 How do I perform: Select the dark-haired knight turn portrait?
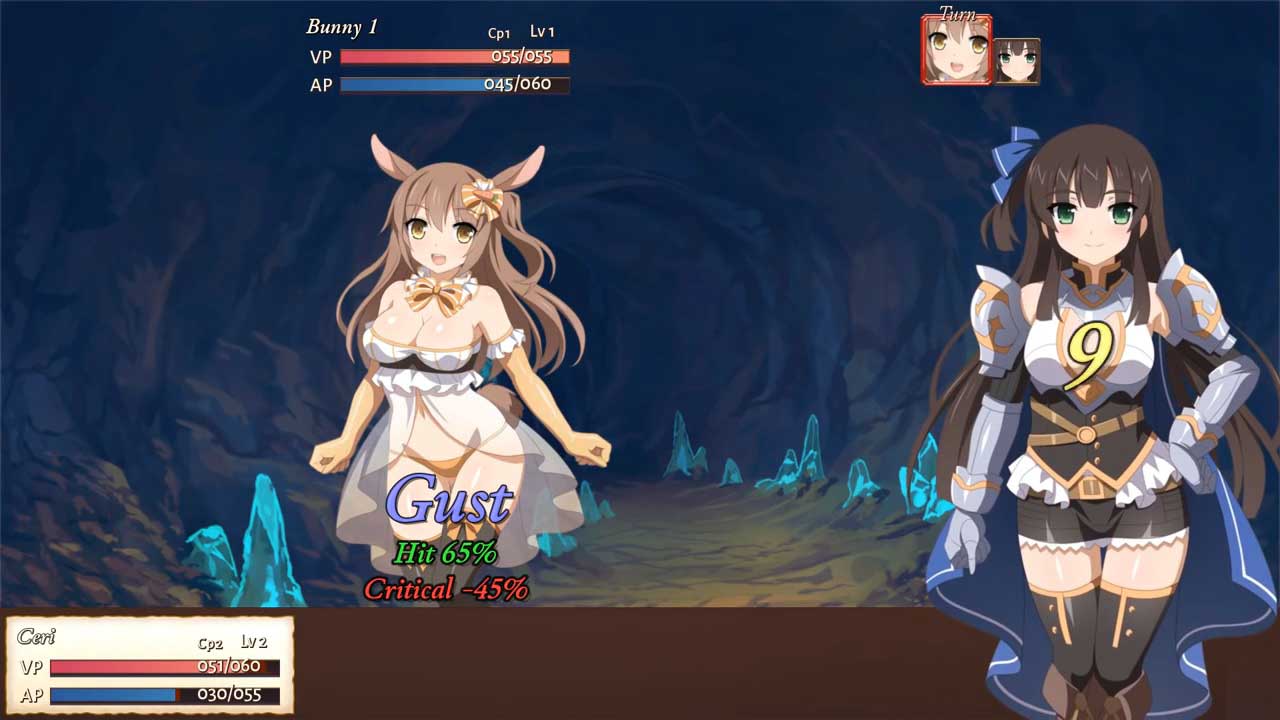1017,61
